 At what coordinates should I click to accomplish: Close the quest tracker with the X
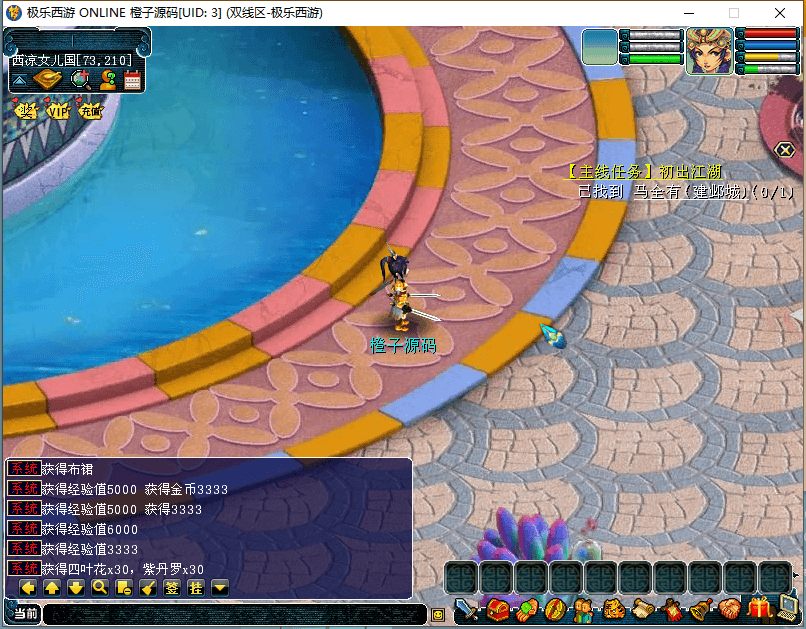point(786,150)
